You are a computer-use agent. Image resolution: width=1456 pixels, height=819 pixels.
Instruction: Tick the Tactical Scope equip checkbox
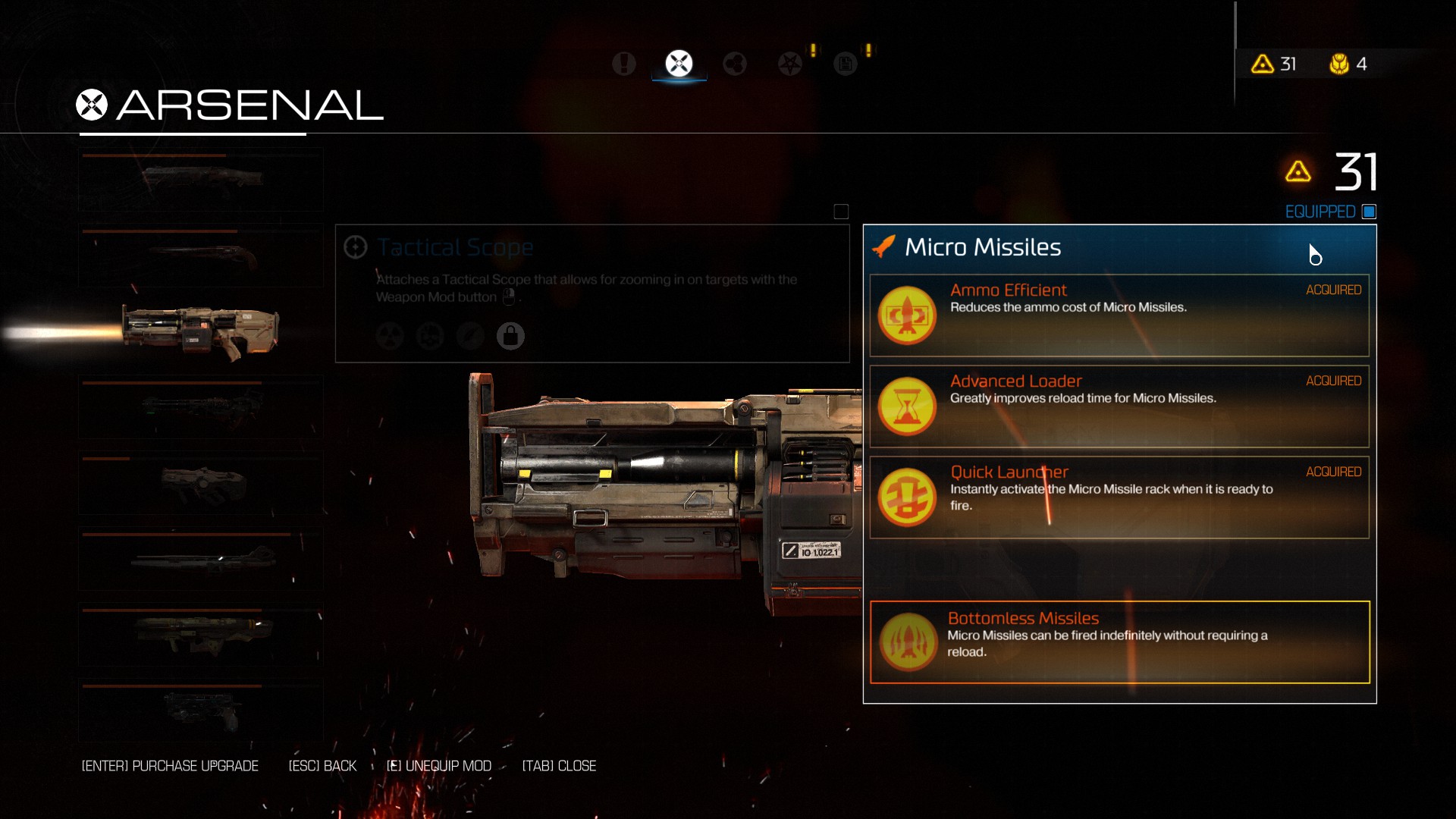[x=841, y=212]
